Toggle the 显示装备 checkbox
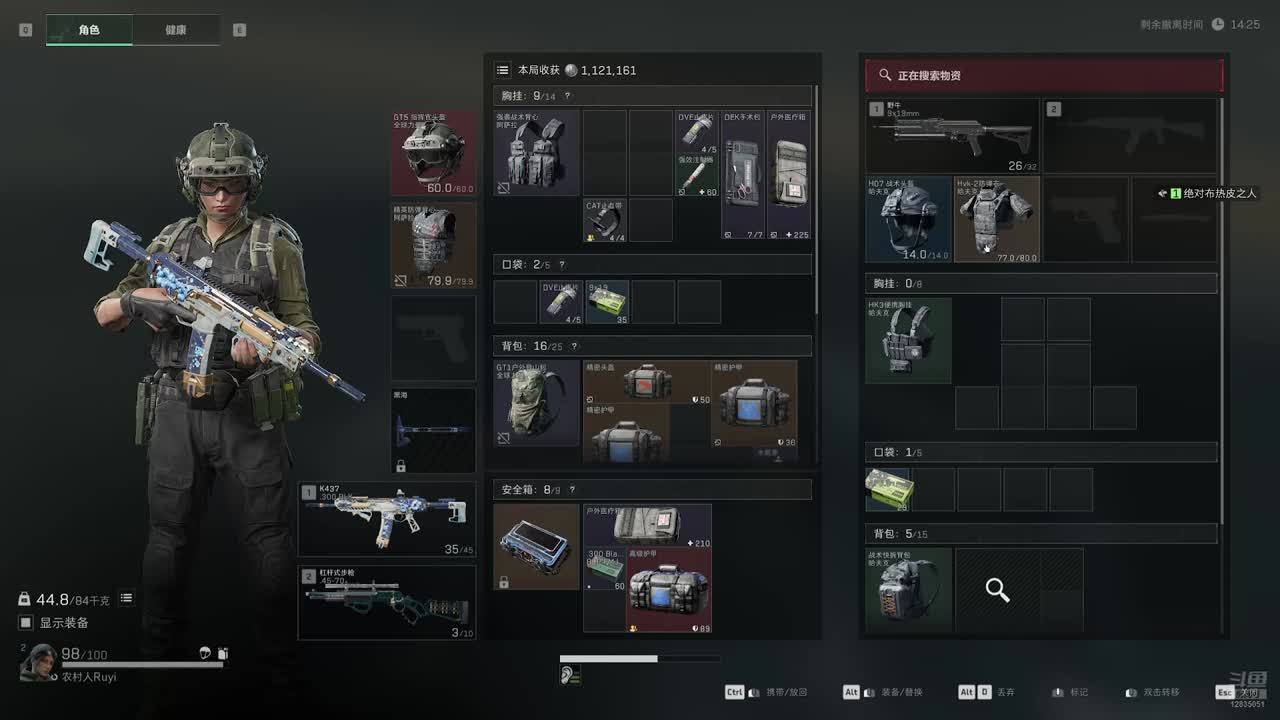1280x720 pixels. [x=26, y=623]
